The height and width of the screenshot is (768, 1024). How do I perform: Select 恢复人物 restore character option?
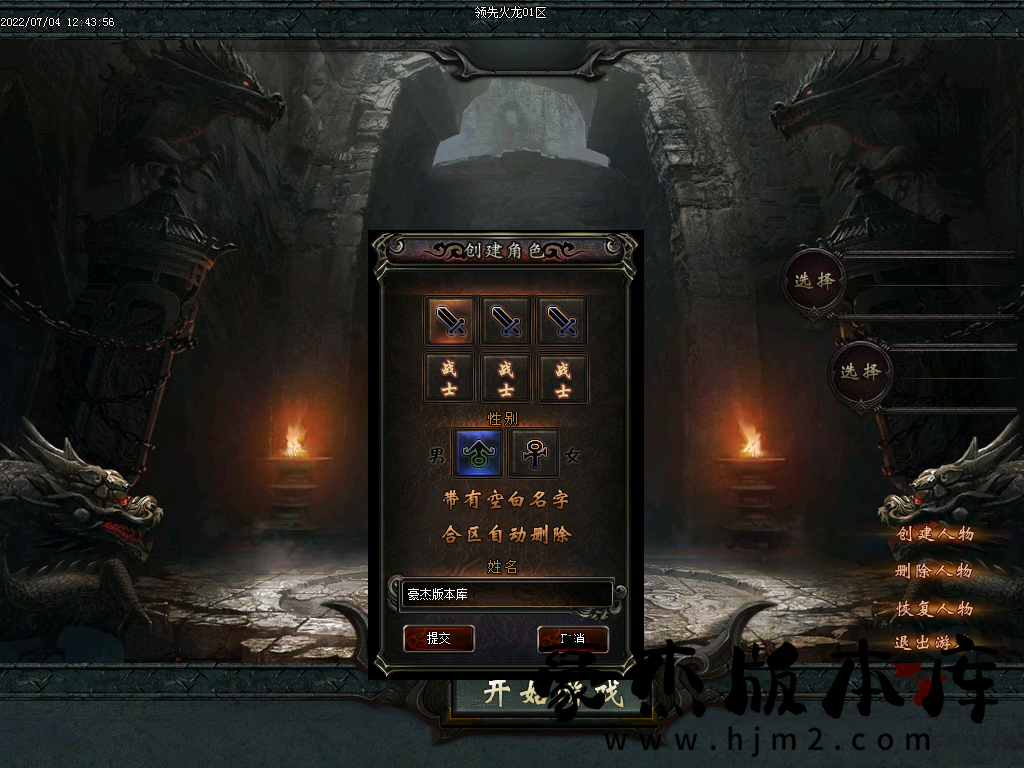(x=934, y=608)
